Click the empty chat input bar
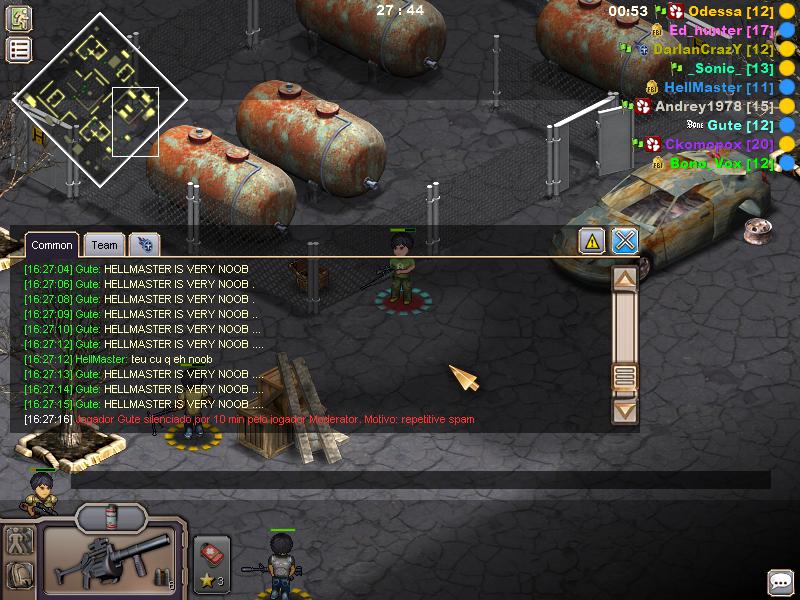The width and height of the screenshot is (800, 600). 420,481
